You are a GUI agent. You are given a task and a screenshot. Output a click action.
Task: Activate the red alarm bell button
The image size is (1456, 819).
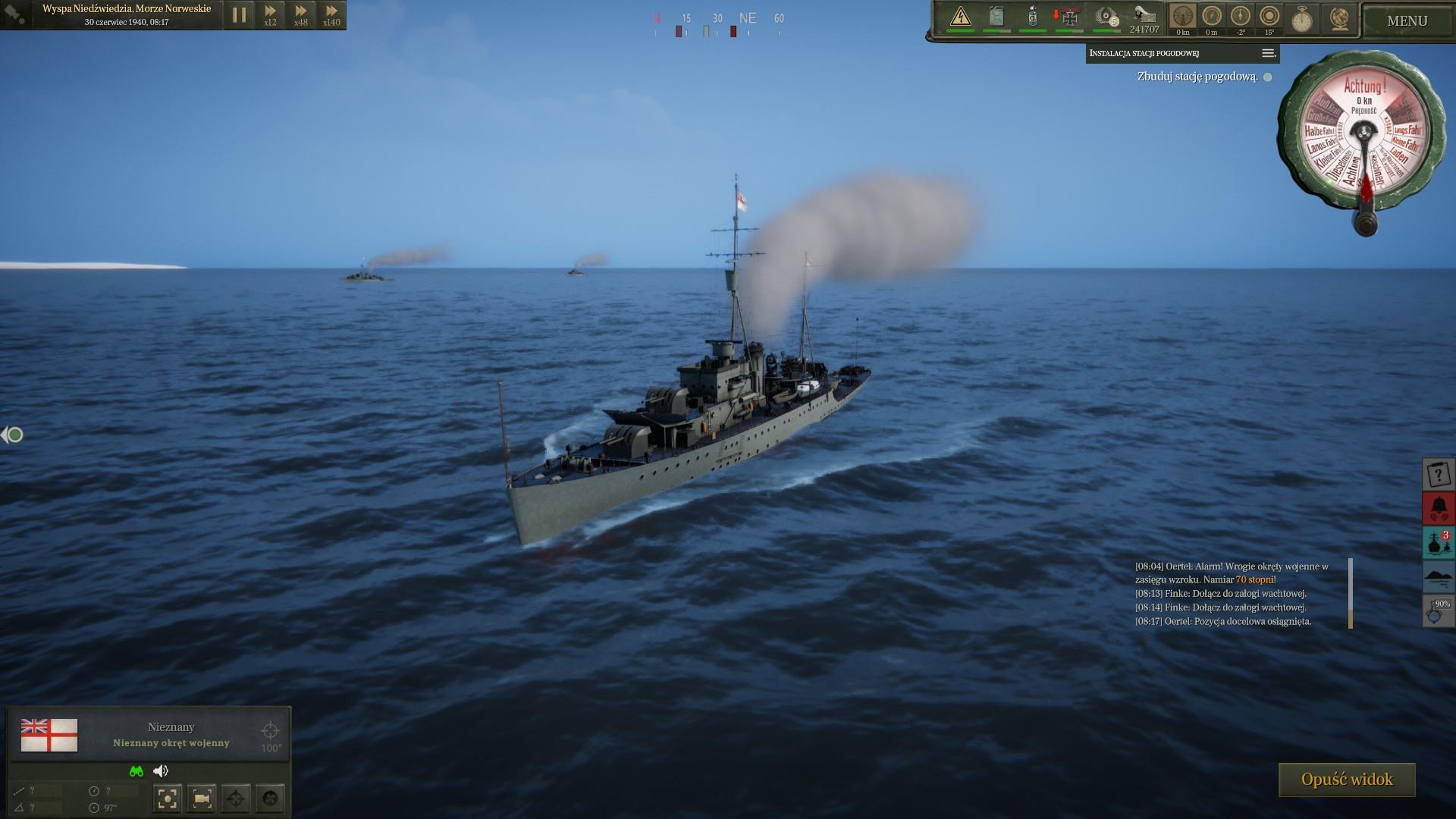(1438, 508)
